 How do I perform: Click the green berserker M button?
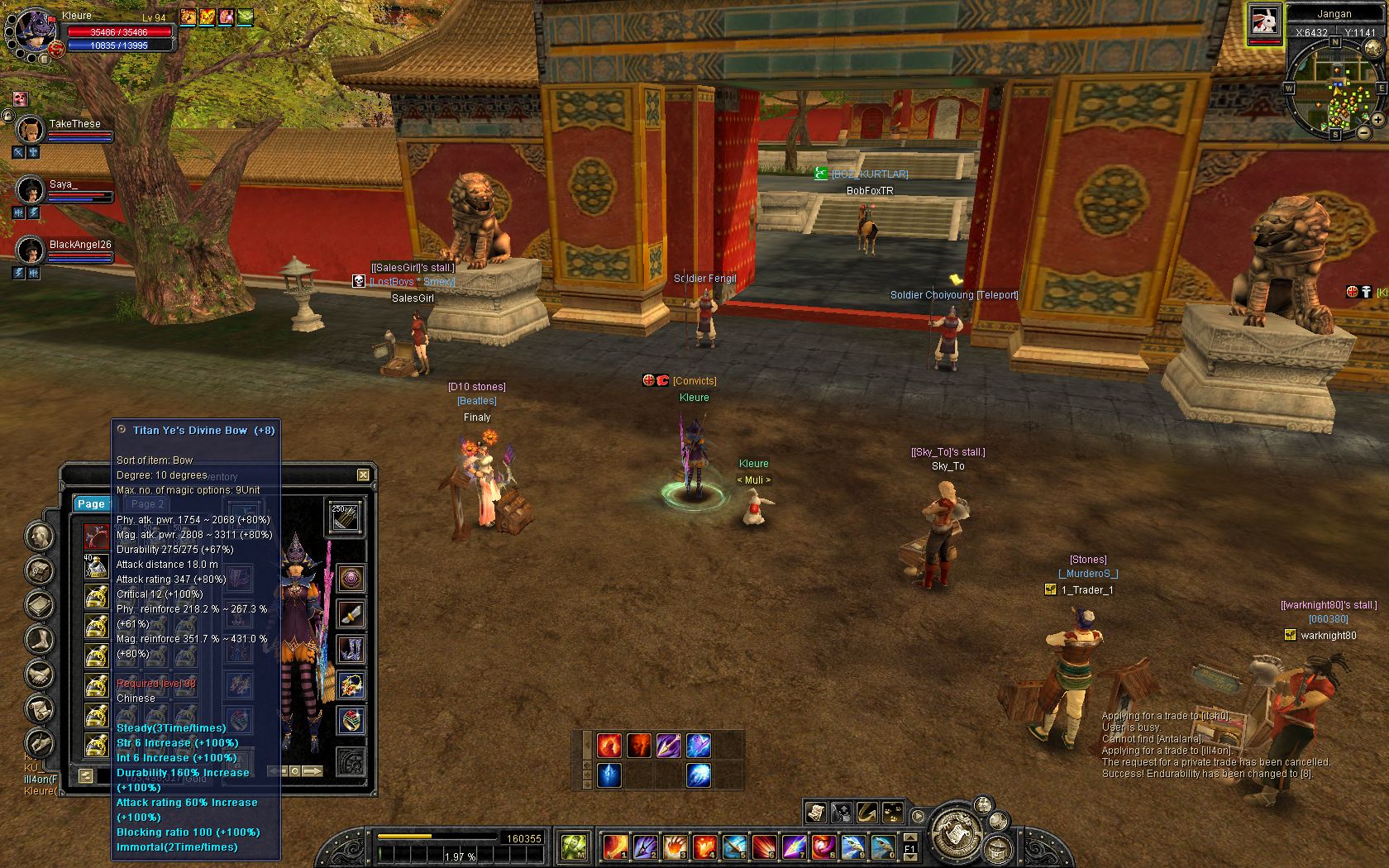(x=574, y=846)
